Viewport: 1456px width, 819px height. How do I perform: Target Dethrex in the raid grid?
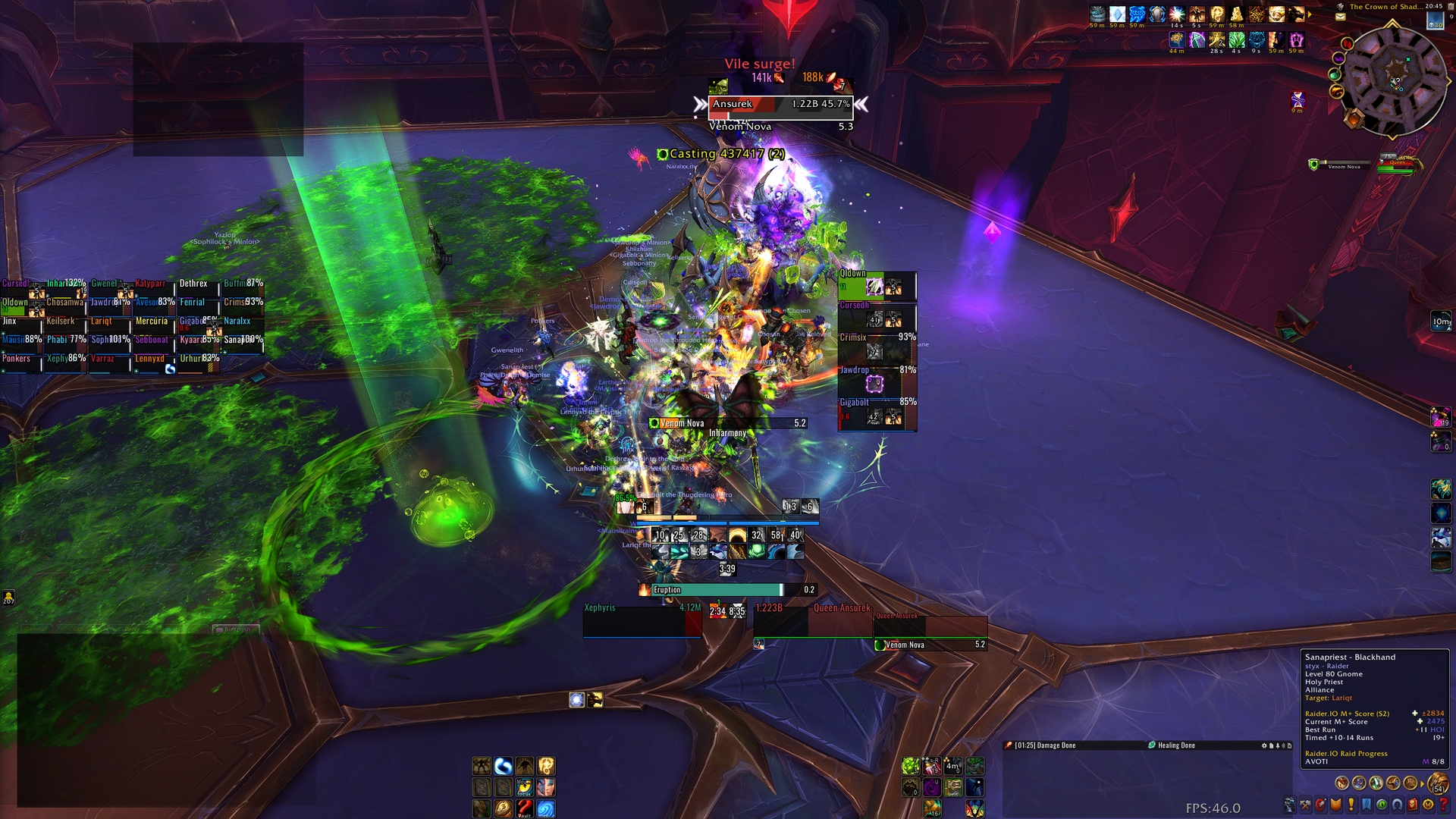(199, 288)
